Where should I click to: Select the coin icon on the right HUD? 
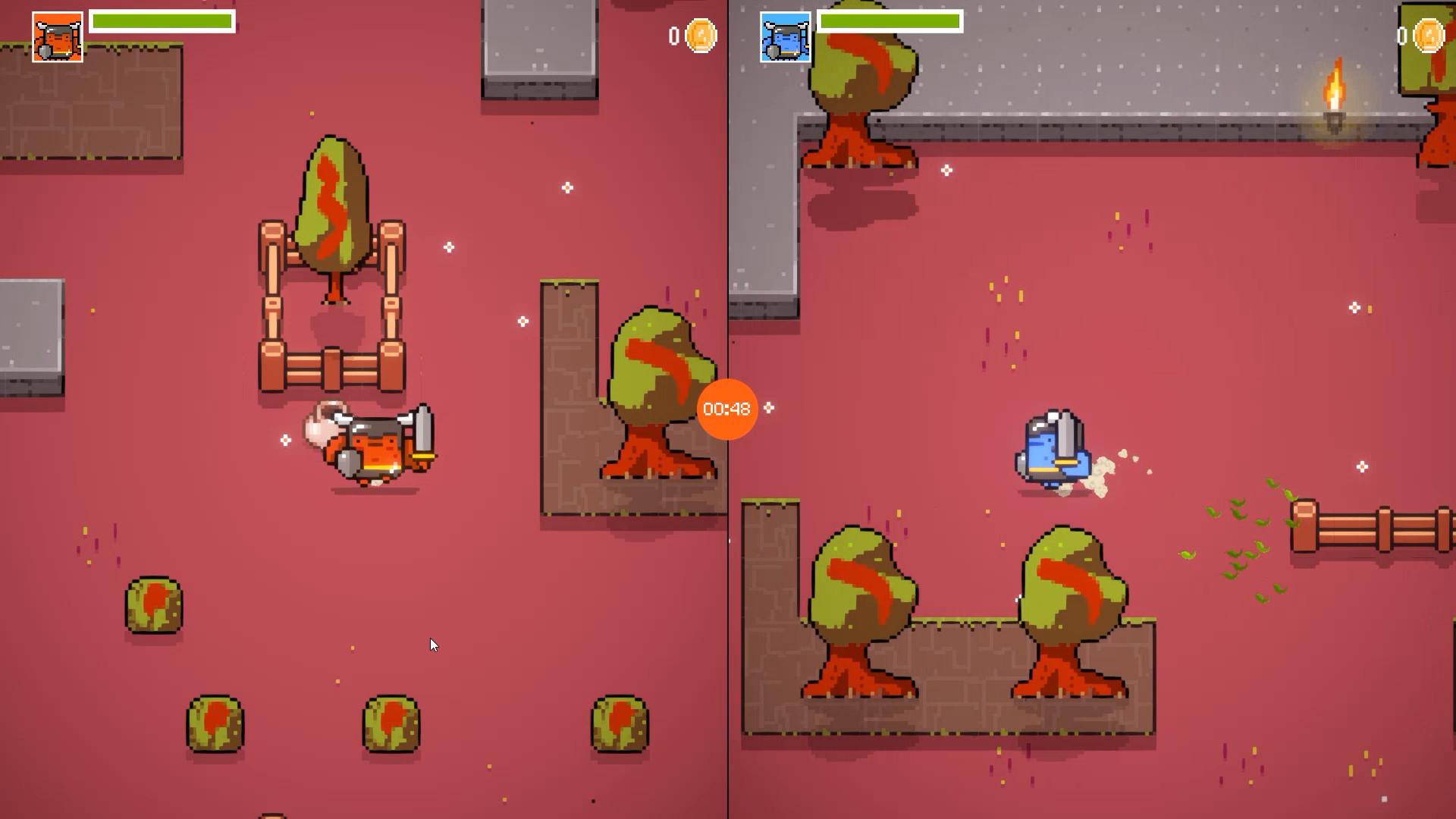pyautogui.click(x=1429, y=34)
